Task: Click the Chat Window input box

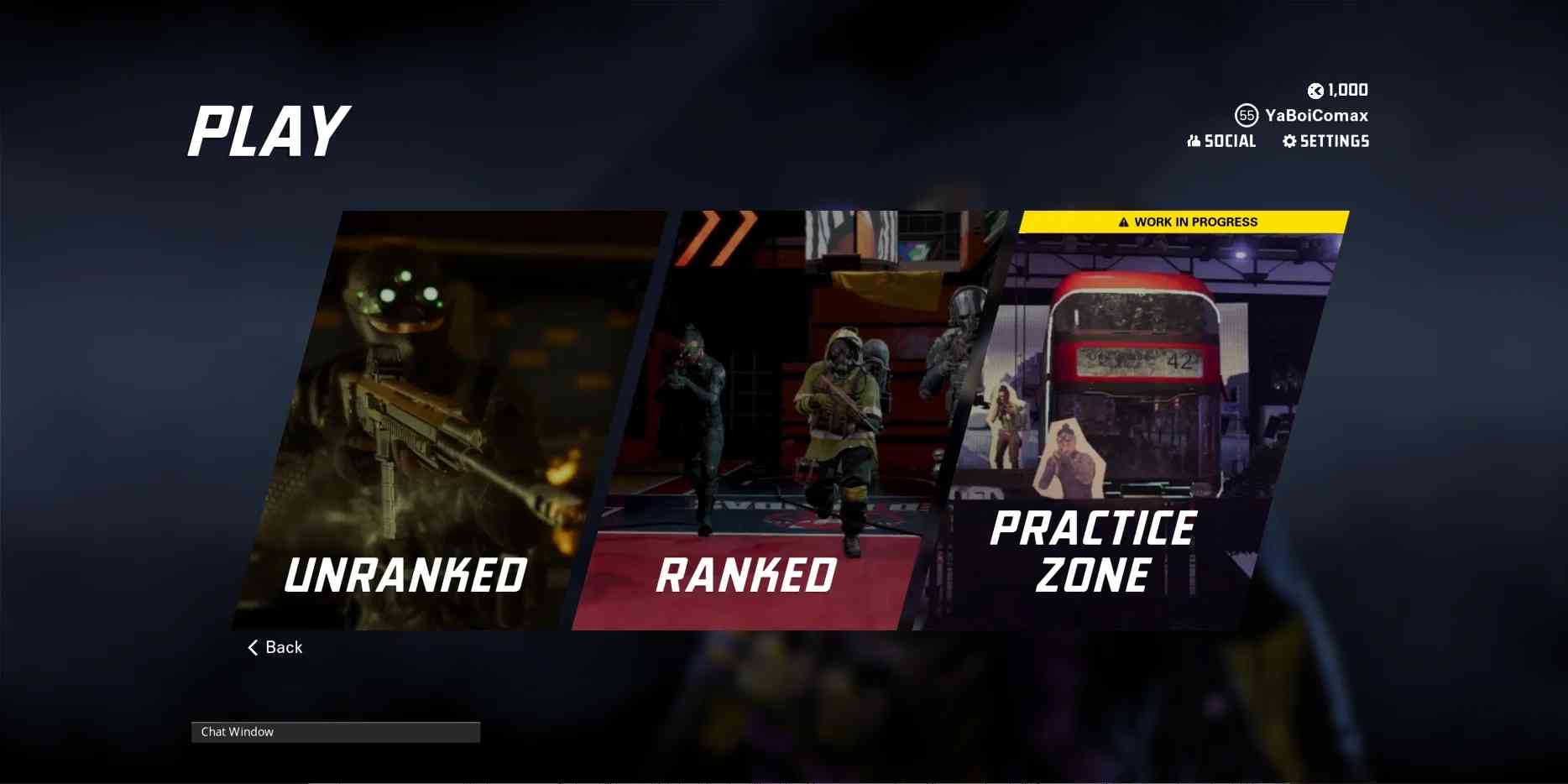Action: coord(336,732)
